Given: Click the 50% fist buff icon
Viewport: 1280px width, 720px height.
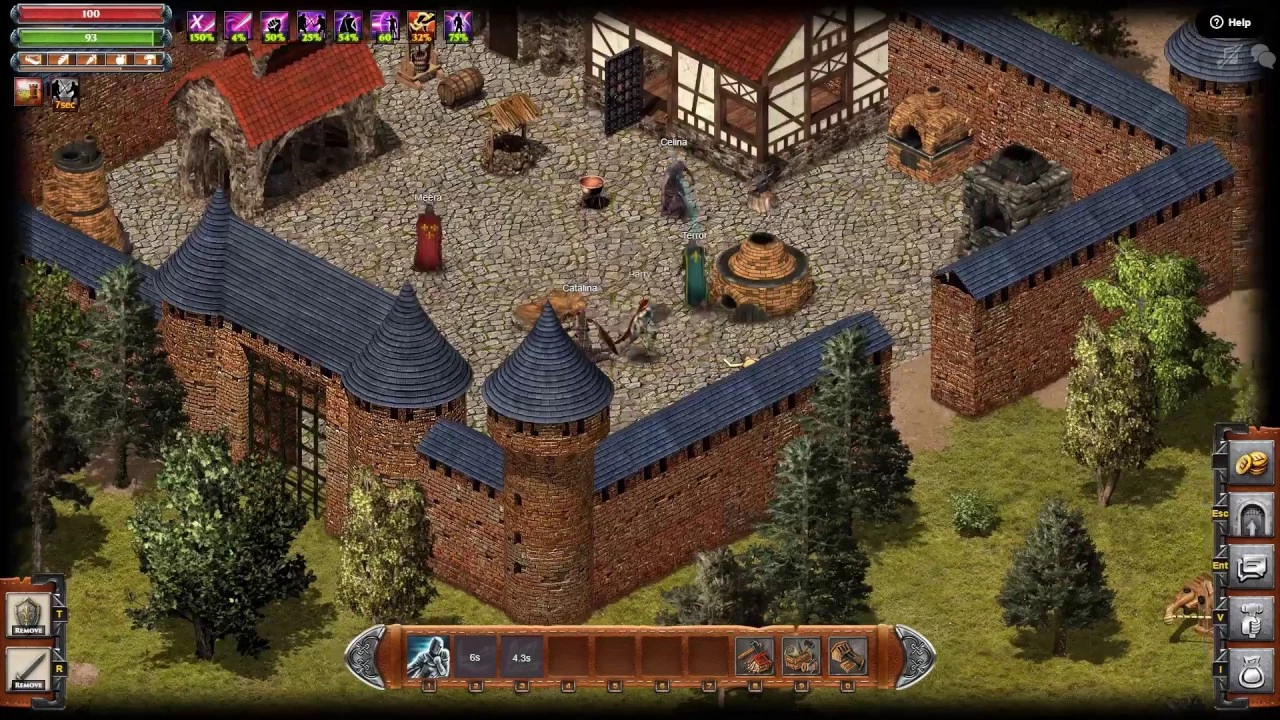Looking at the screenshot, I should point(274,26).
